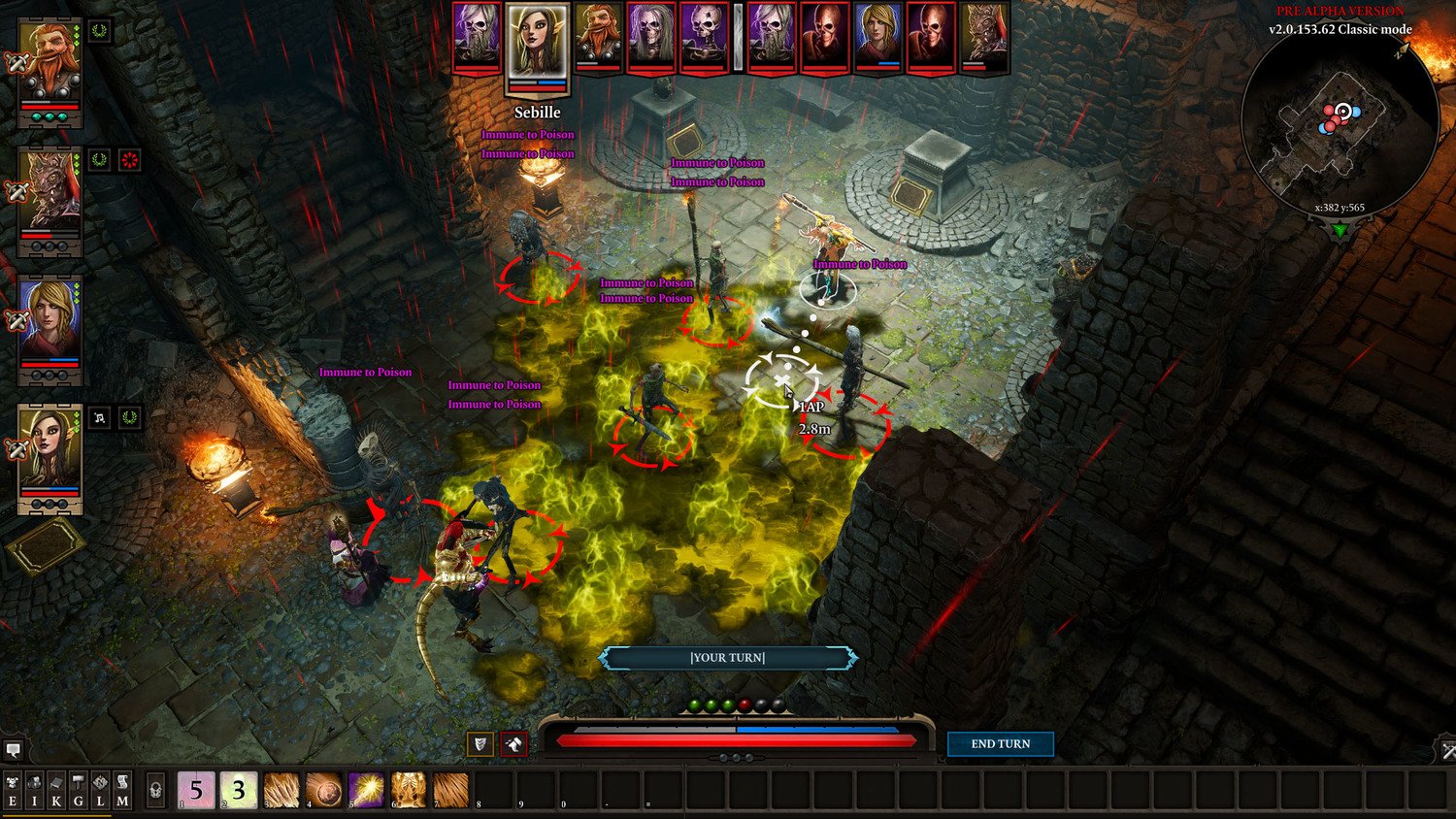Click the YOUR TURN banner
The width and height of the screenshot is (1456, 819).
728,657
